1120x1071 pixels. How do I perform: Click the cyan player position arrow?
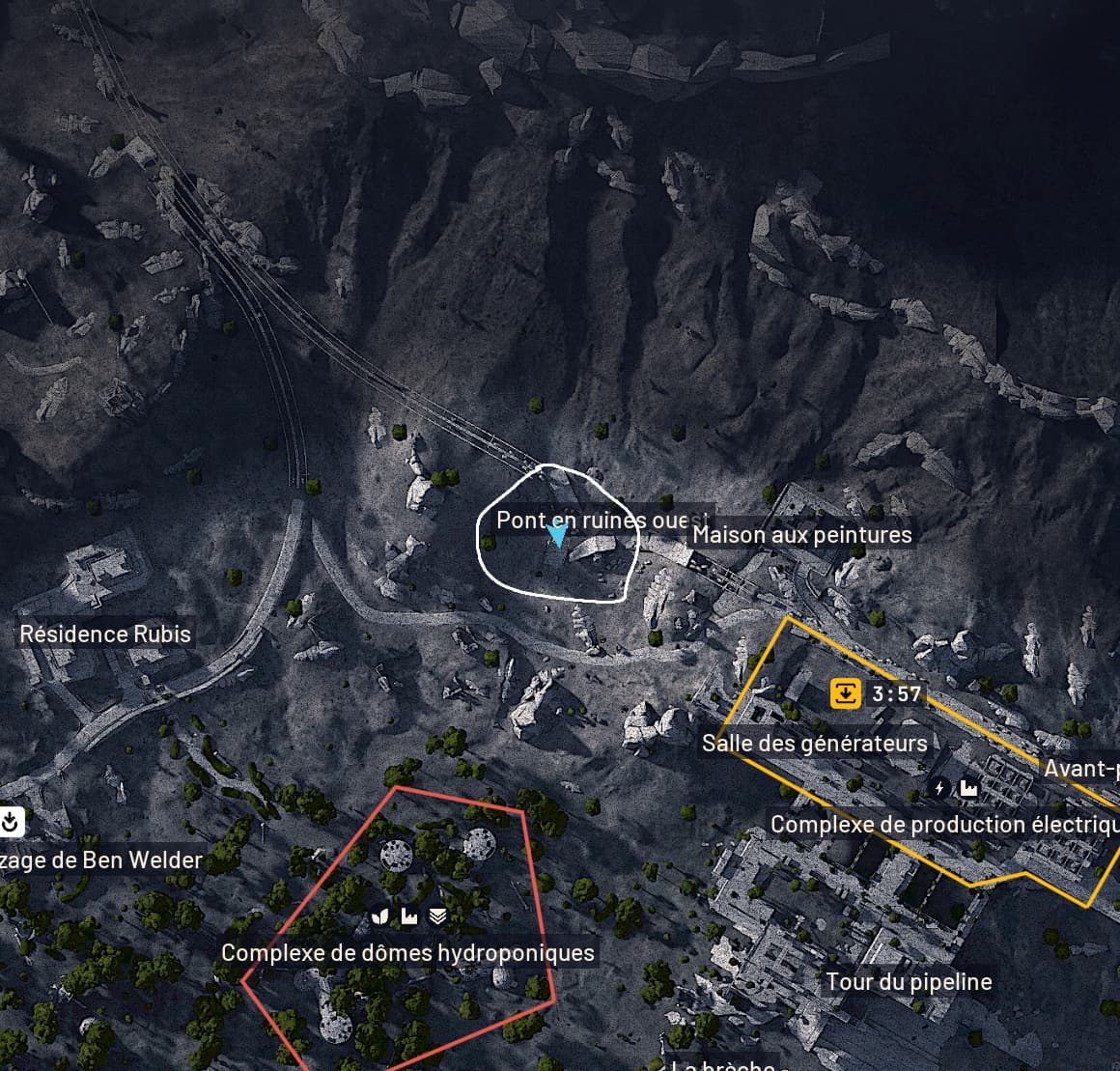[x=557, y=534]
